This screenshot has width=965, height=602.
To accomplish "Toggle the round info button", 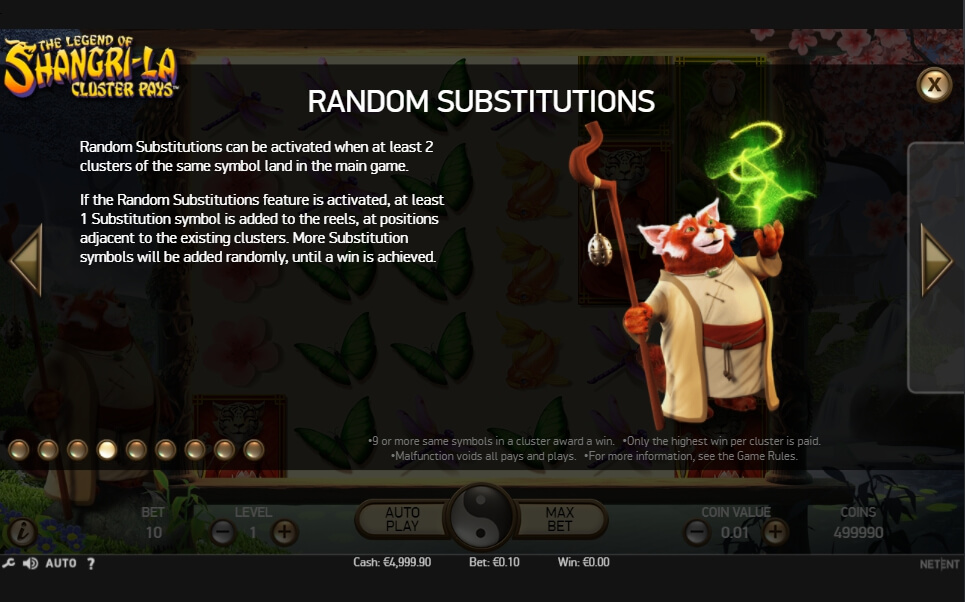I will (x=22, y=532).
